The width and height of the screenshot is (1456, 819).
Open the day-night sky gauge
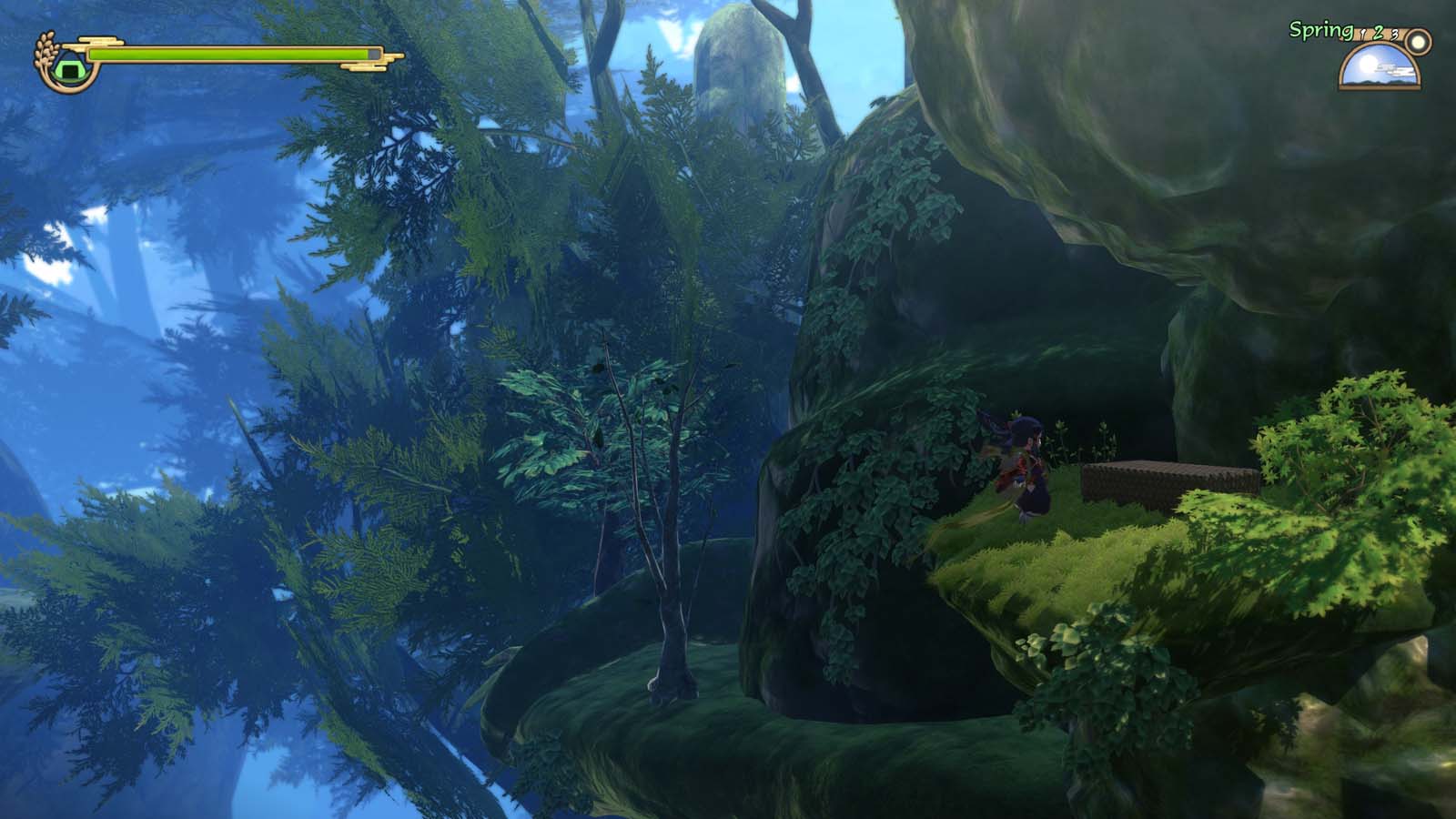(x=1380, y=68)
